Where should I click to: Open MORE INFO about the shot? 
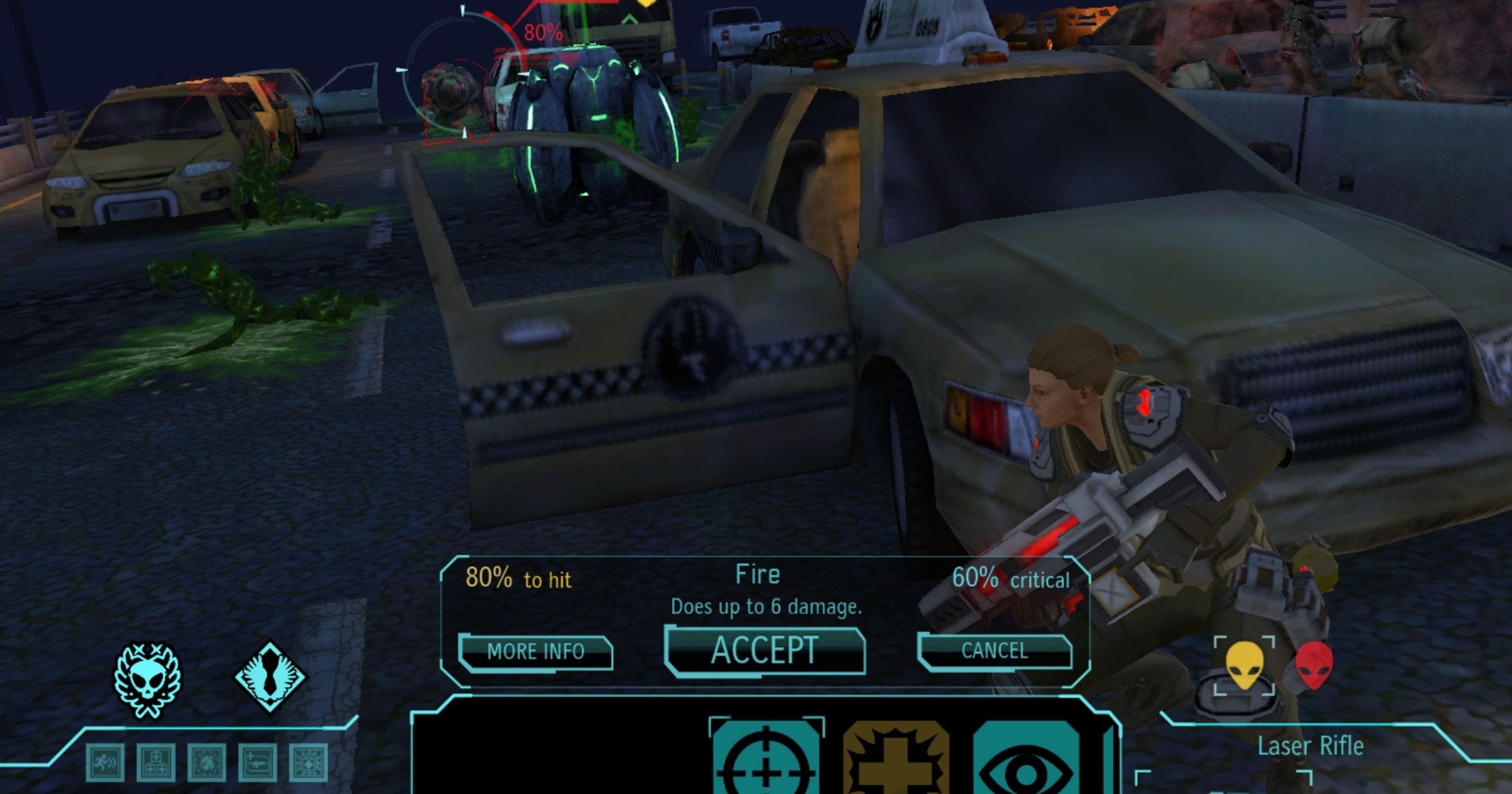point(535,652)
